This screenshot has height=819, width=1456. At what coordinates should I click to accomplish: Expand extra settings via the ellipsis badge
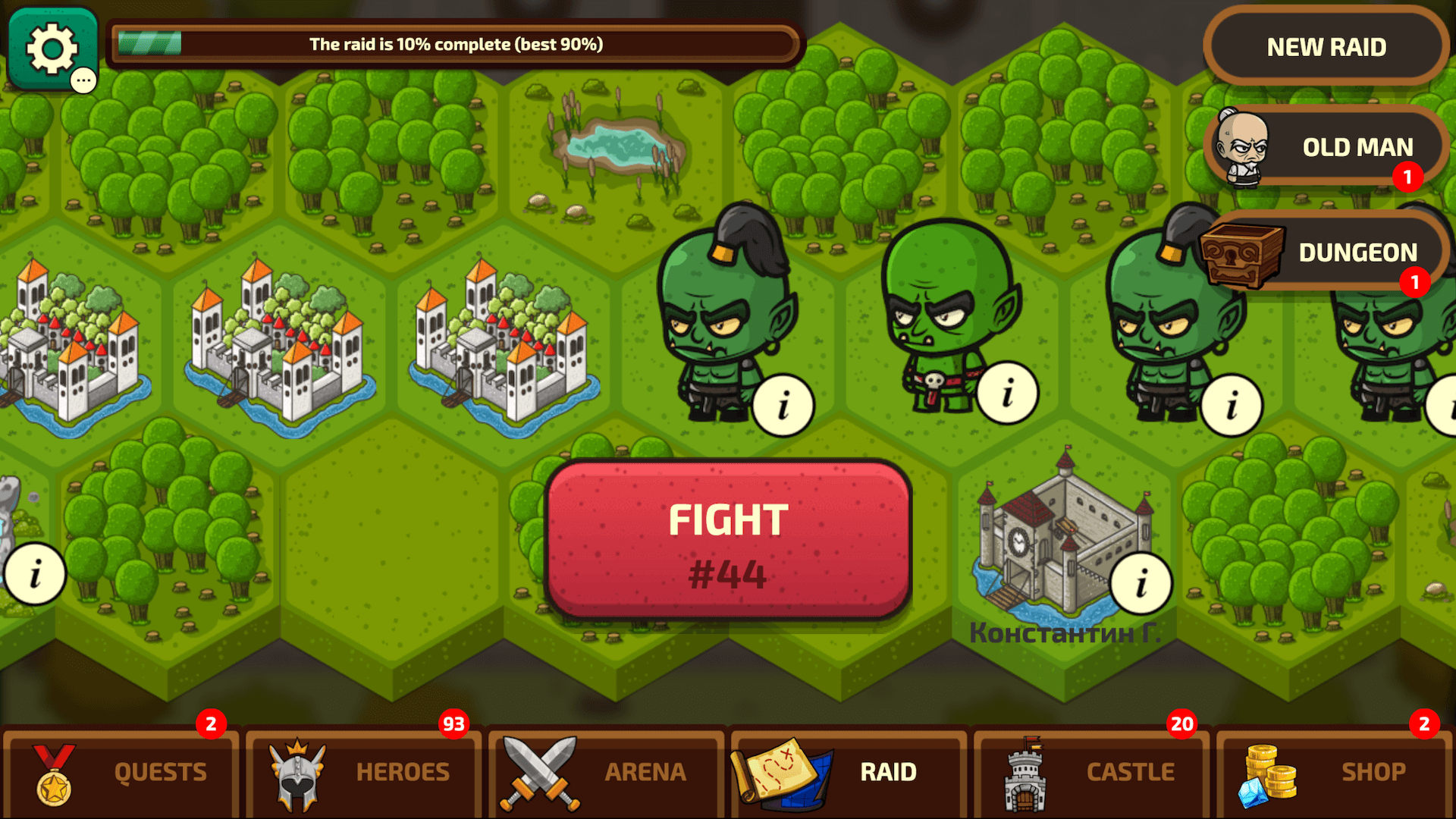(x=83, y=80)
